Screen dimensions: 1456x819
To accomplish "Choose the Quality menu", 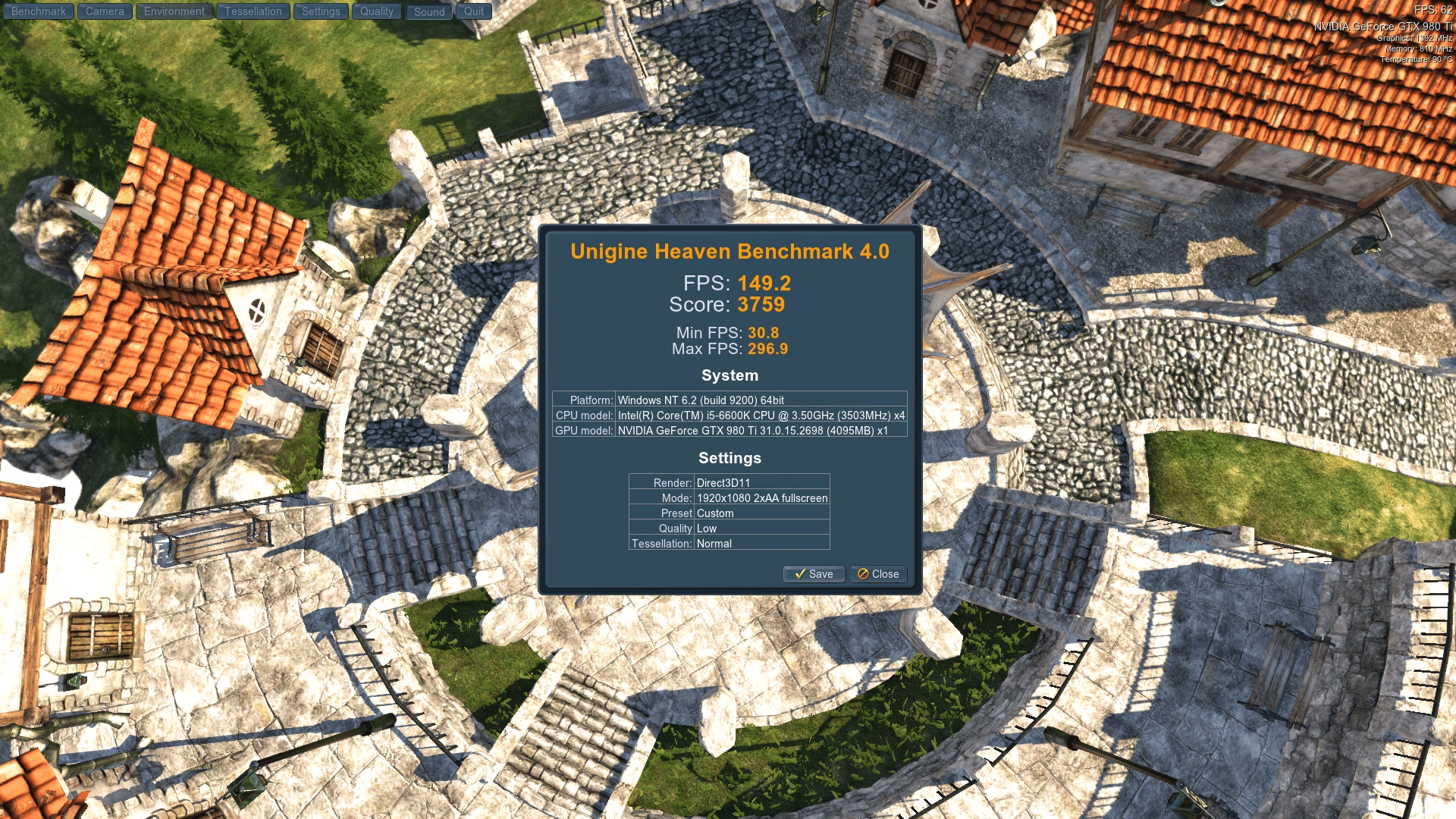I will coord(376,11).
